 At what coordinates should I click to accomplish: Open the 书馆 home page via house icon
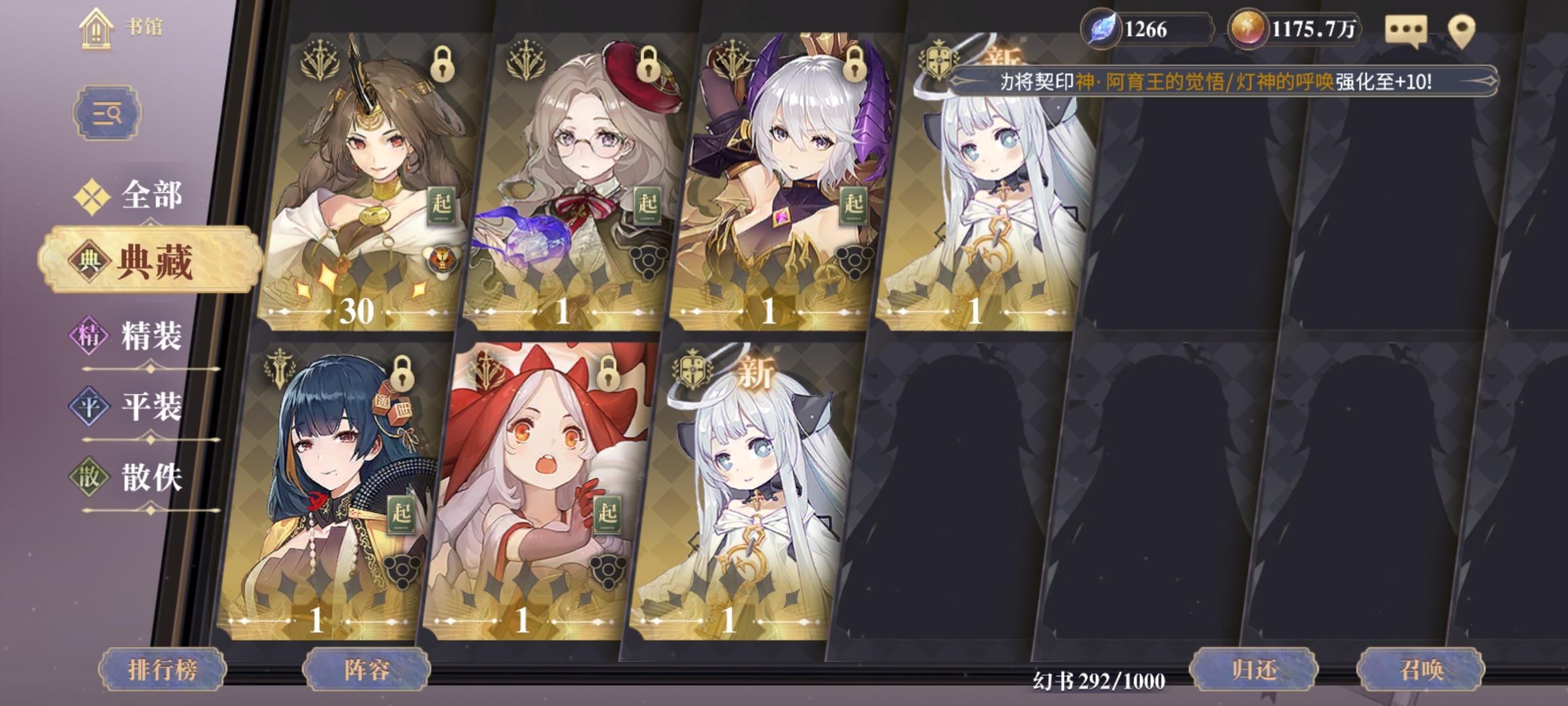[x=97, y=27]
